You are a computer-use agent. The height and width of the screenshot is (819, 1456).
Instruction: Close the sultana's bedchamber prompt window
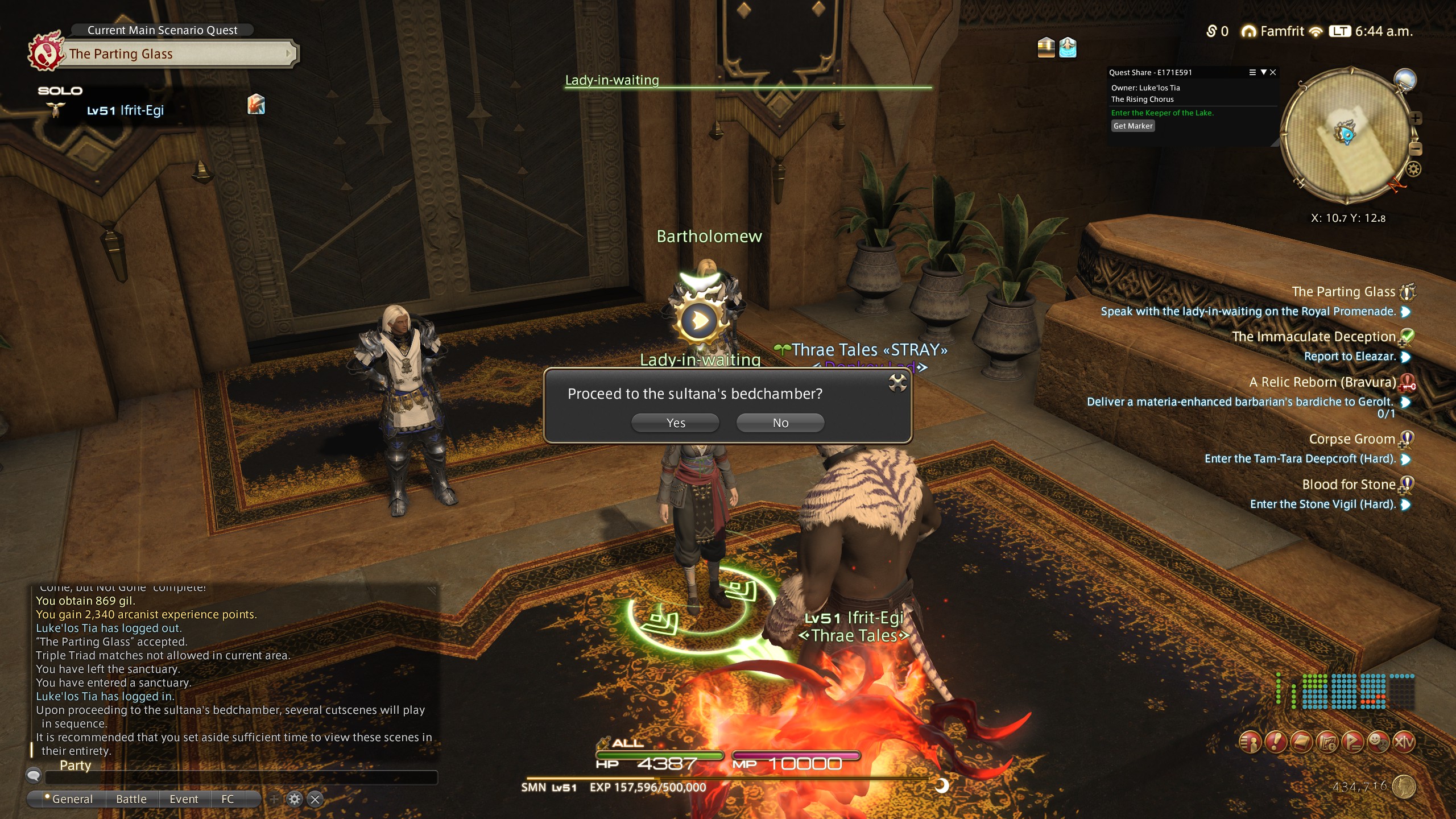point(897,383)
